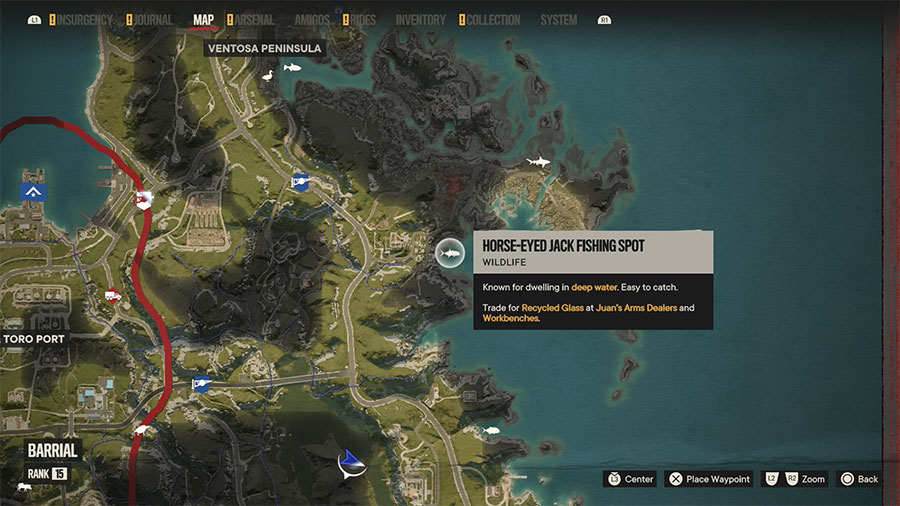Choose the blue chevron marker in the harbor

34,192
